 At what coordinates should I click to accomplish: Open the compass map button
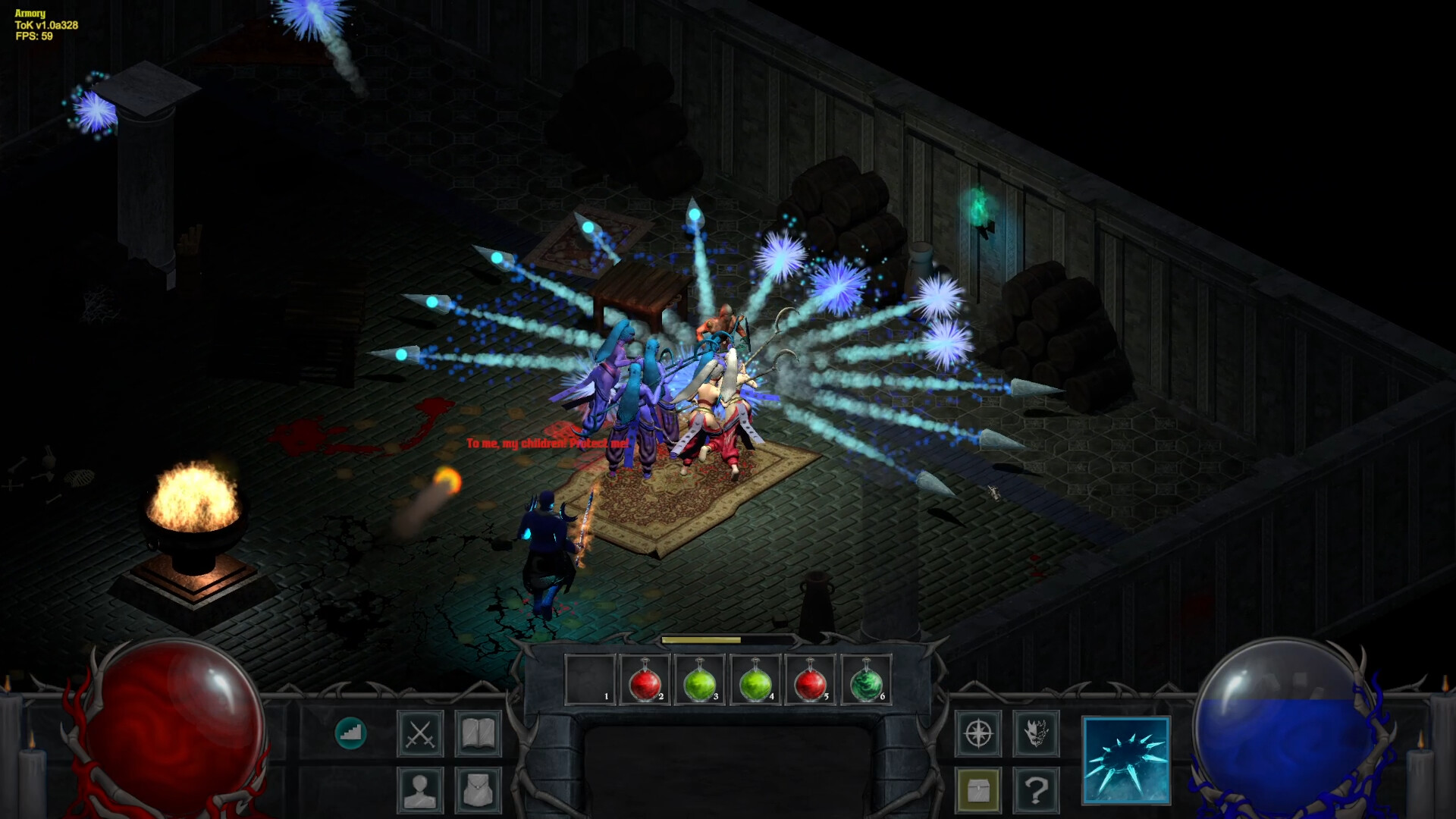(978, 733)
